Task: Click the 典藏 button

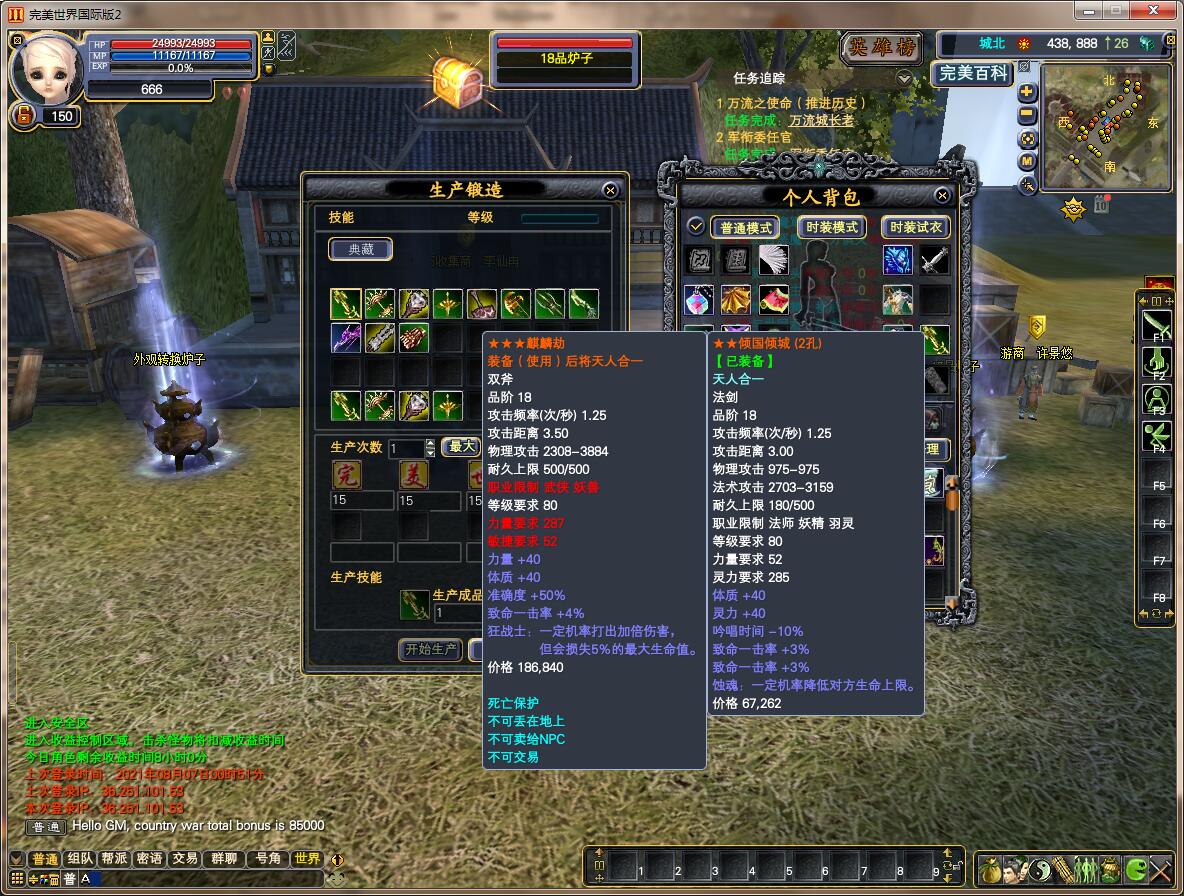Action: click(361, 250)
